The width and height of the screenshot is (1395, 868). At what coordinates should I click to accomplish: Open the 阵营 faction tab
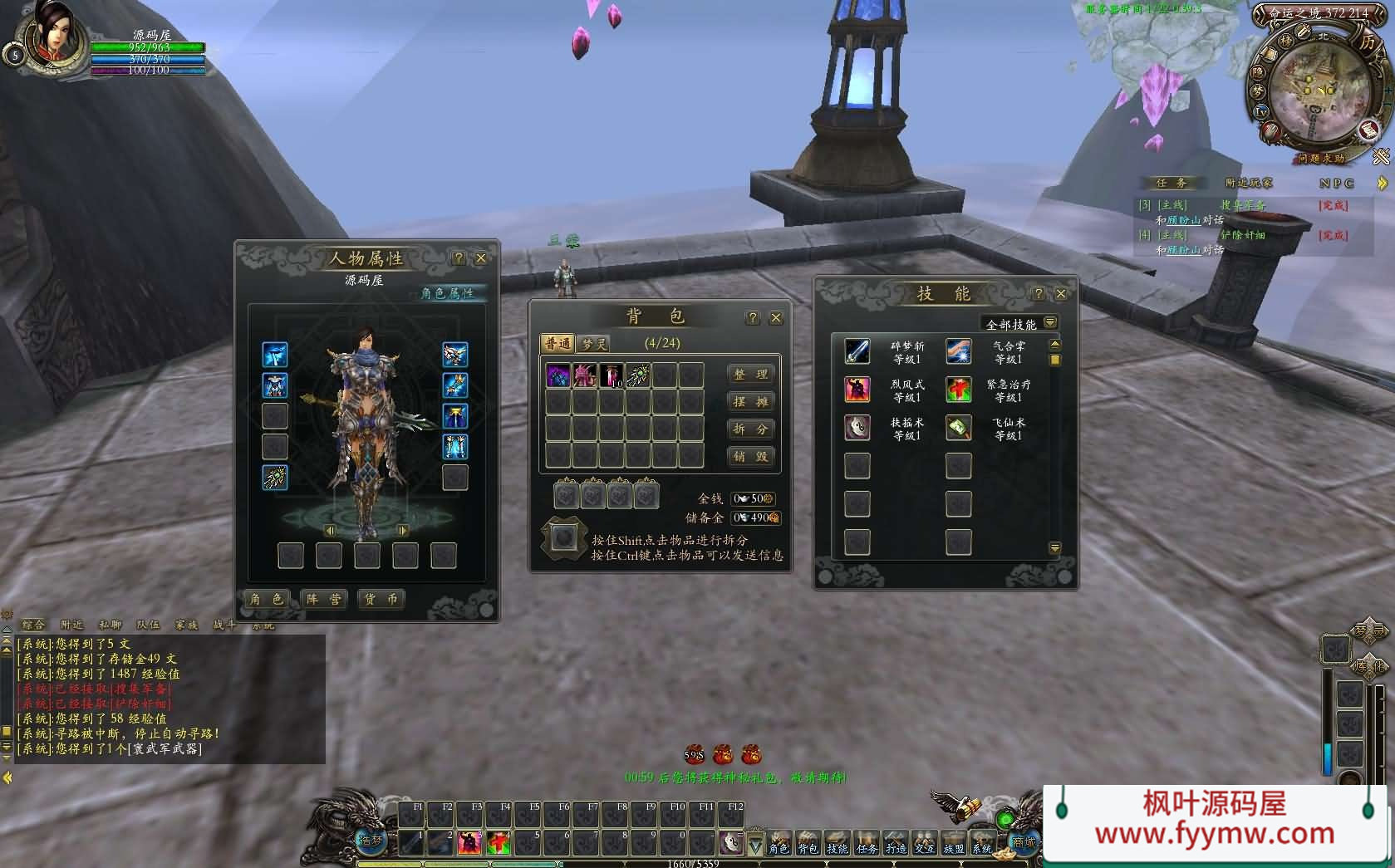323,599
